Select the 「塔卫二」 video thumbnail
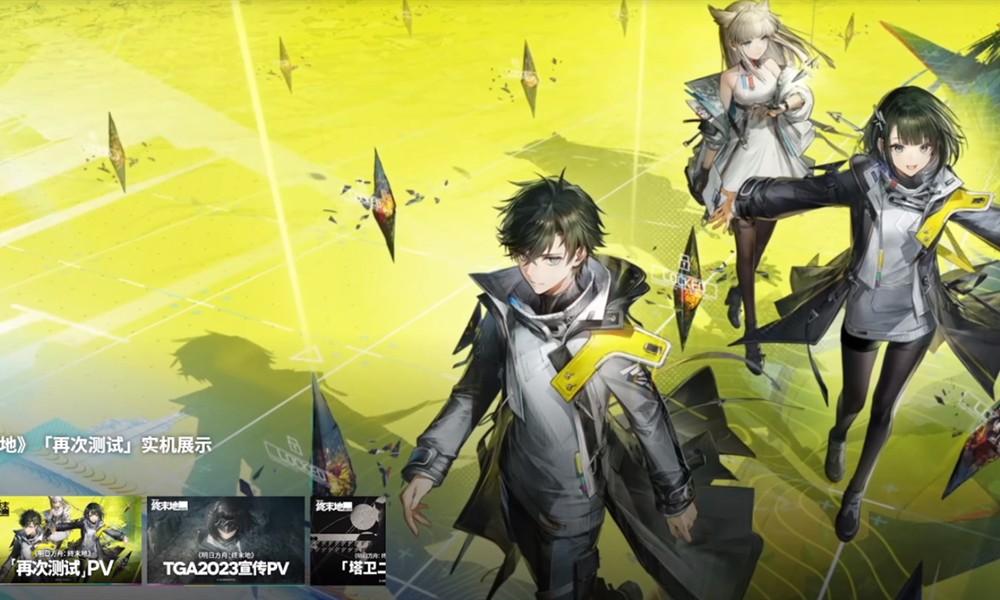The width and height of the screenshot is (1000, 600). [x=348, y=540]
